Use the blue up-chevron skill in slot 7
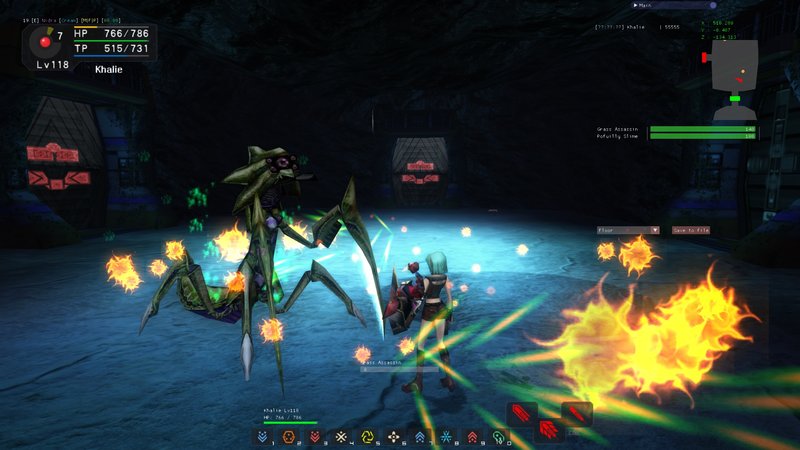The width and height of the screenshot is (800, 450). (x=420, y=437)
